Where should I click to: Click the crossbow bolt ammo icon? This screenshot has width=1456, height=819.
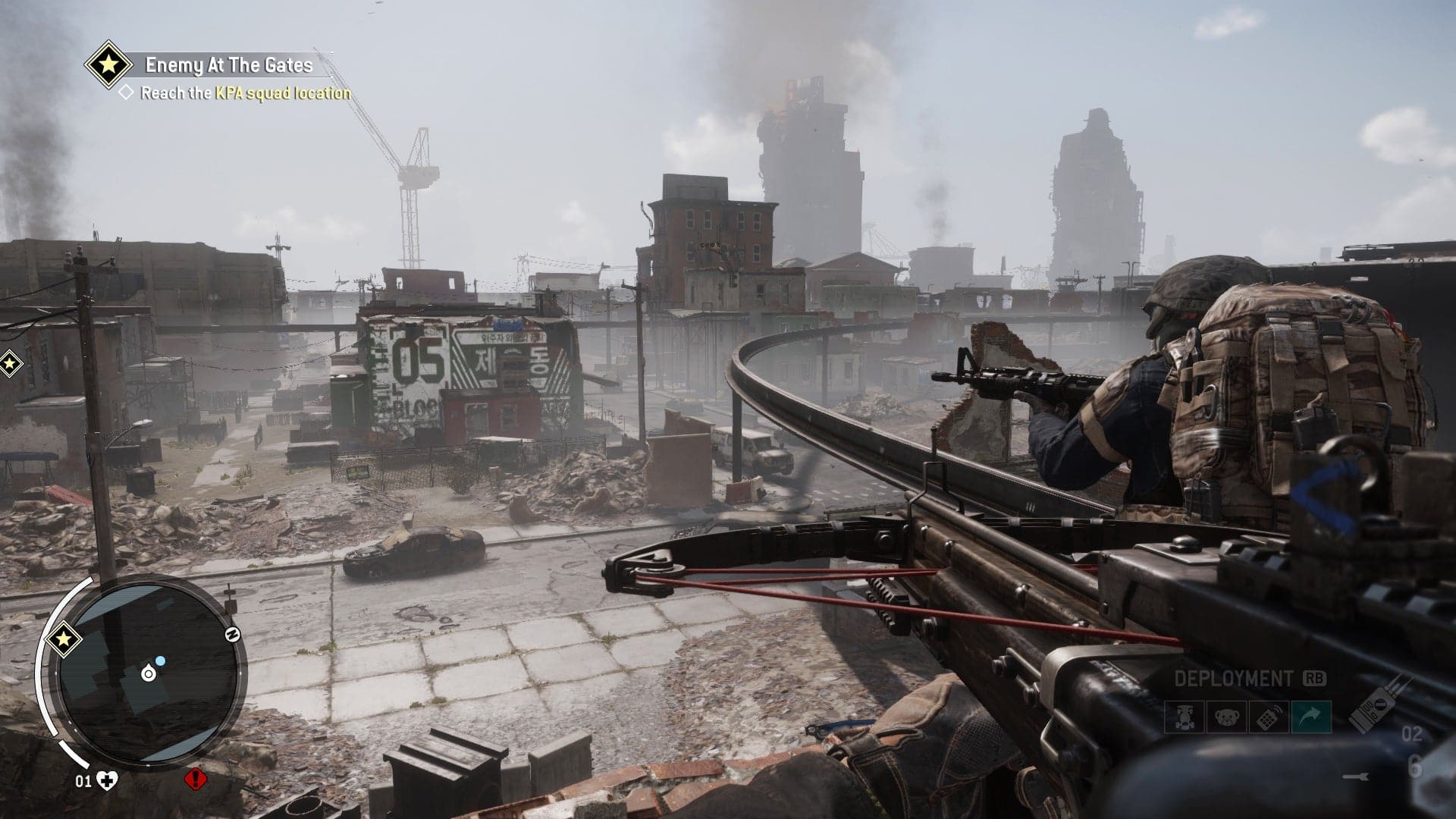[x=1357, y=776]
